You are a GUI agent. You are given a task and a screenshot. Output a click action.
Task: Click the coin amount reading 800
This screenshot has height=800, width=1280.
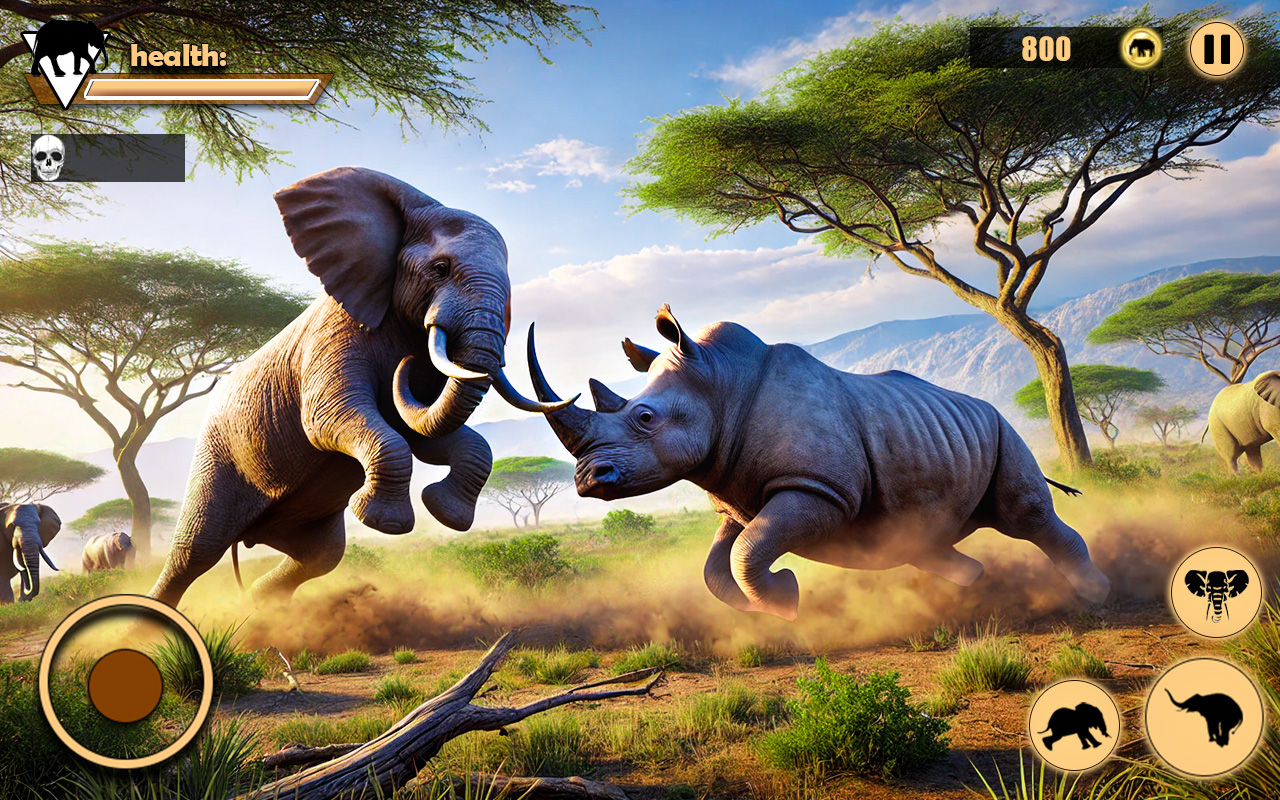(x=1044, y=46)
